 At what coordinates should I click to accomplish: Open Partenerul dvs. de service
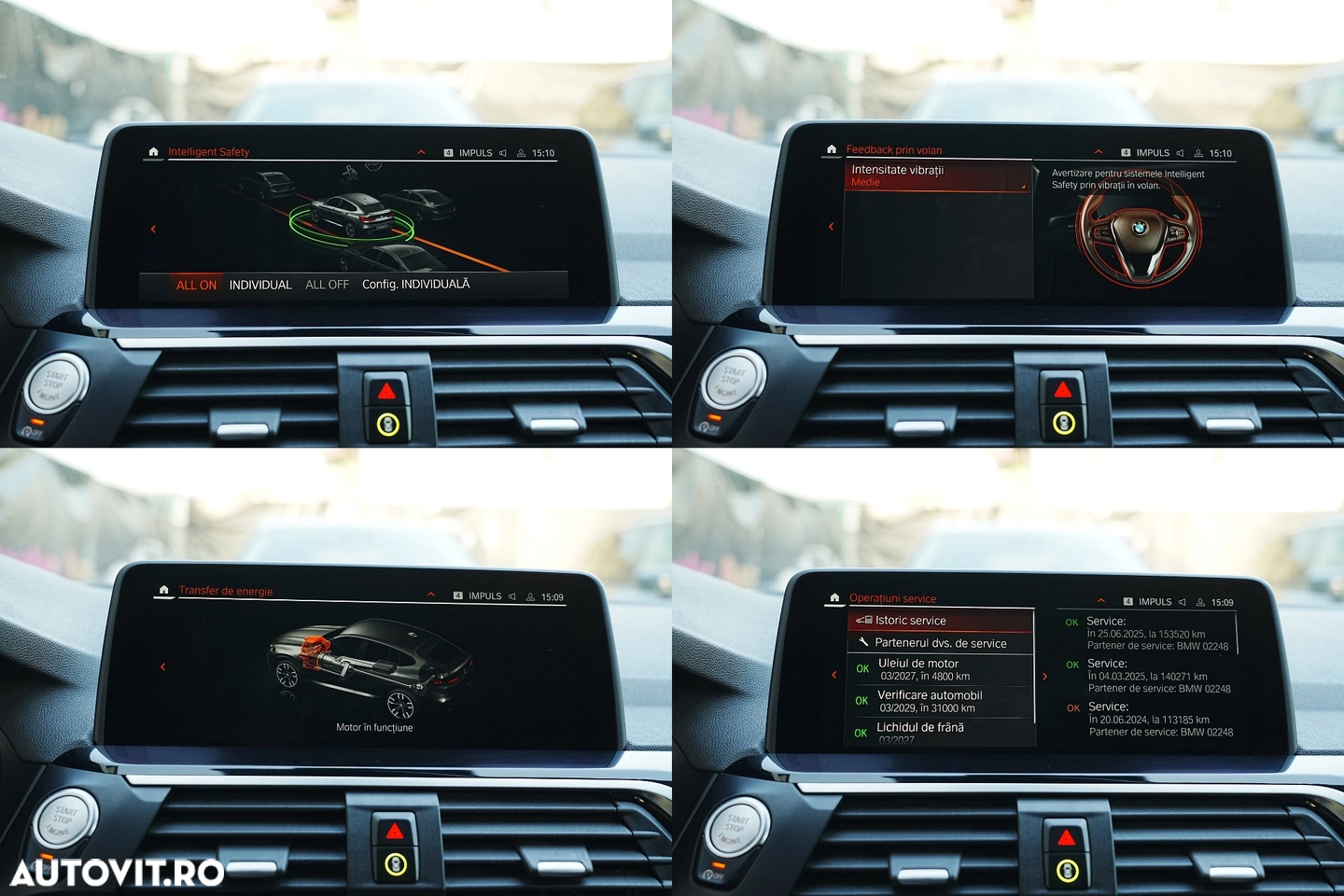[x=941, y=643]
